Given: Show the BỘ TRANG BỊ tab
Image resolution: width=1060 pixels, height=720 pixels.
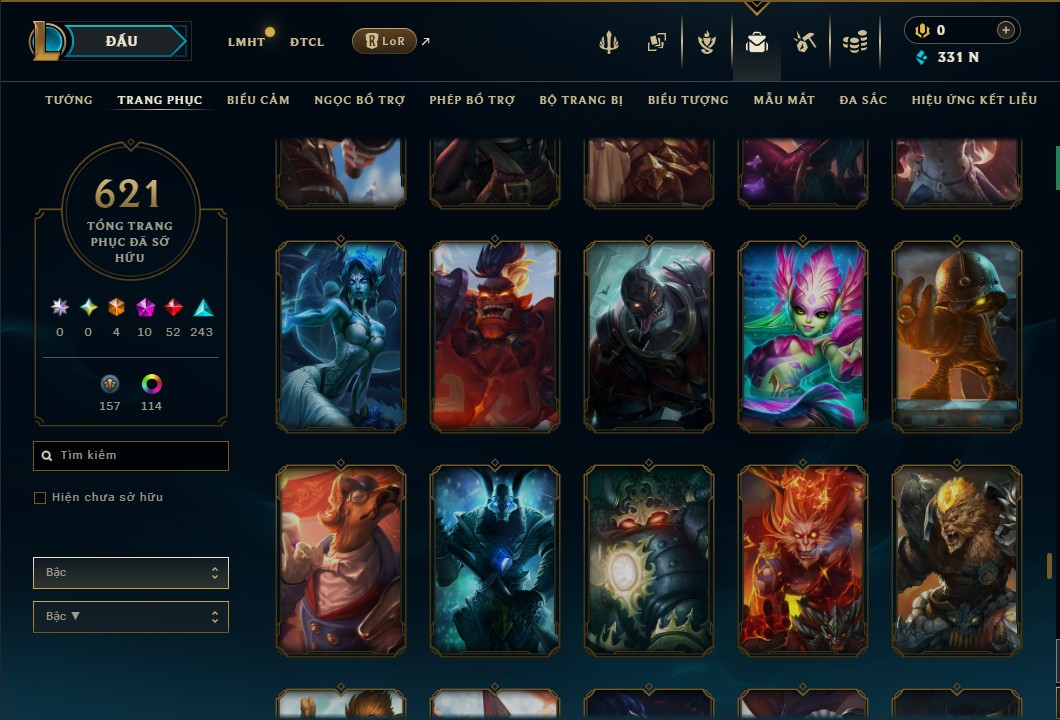Looking at the screenshot, I should coord(581,100).
